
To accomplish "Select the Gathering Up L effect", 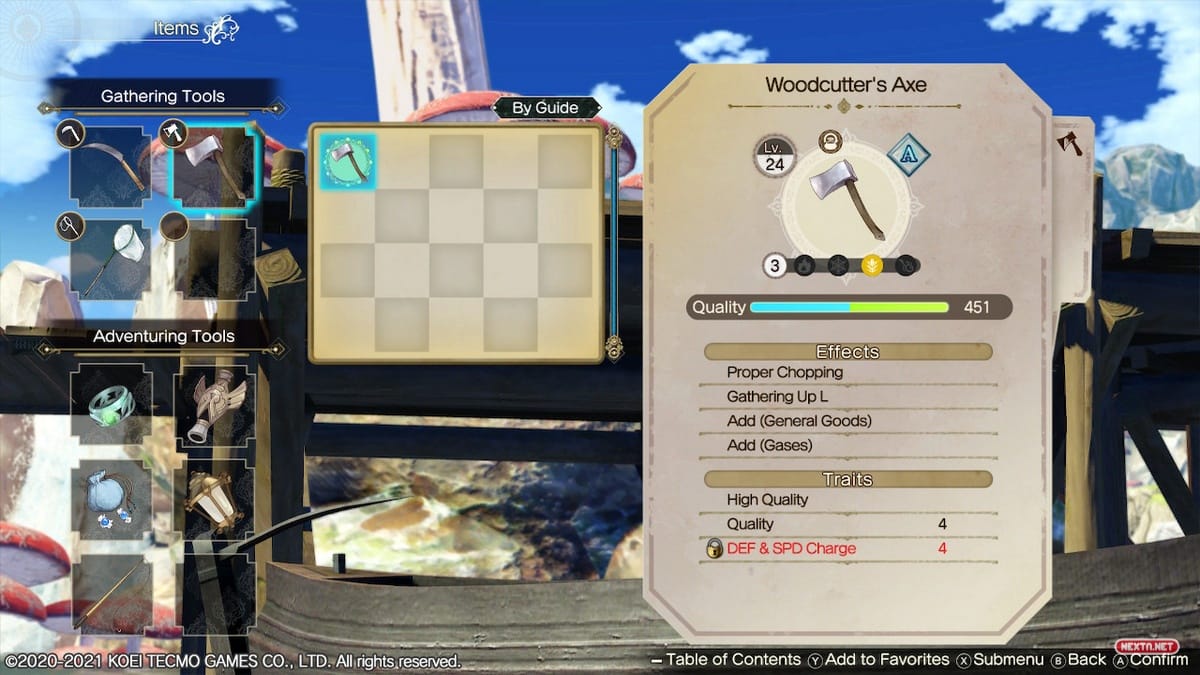I will coord(777,397).
